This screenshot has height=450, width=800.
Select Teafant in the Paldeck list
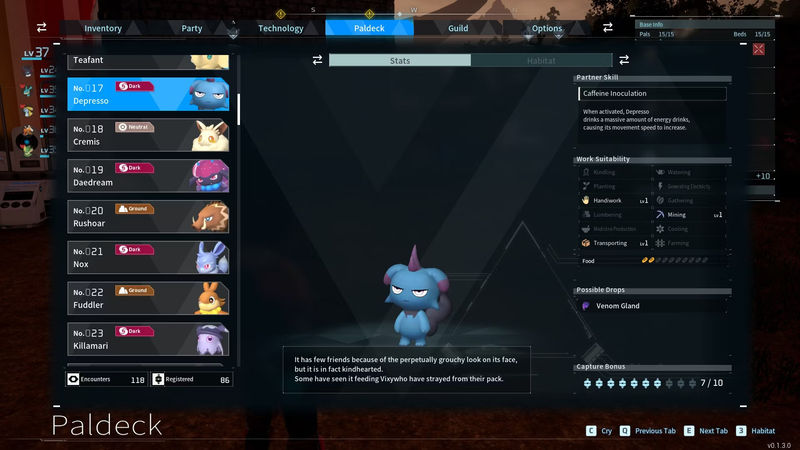(150, 61)
